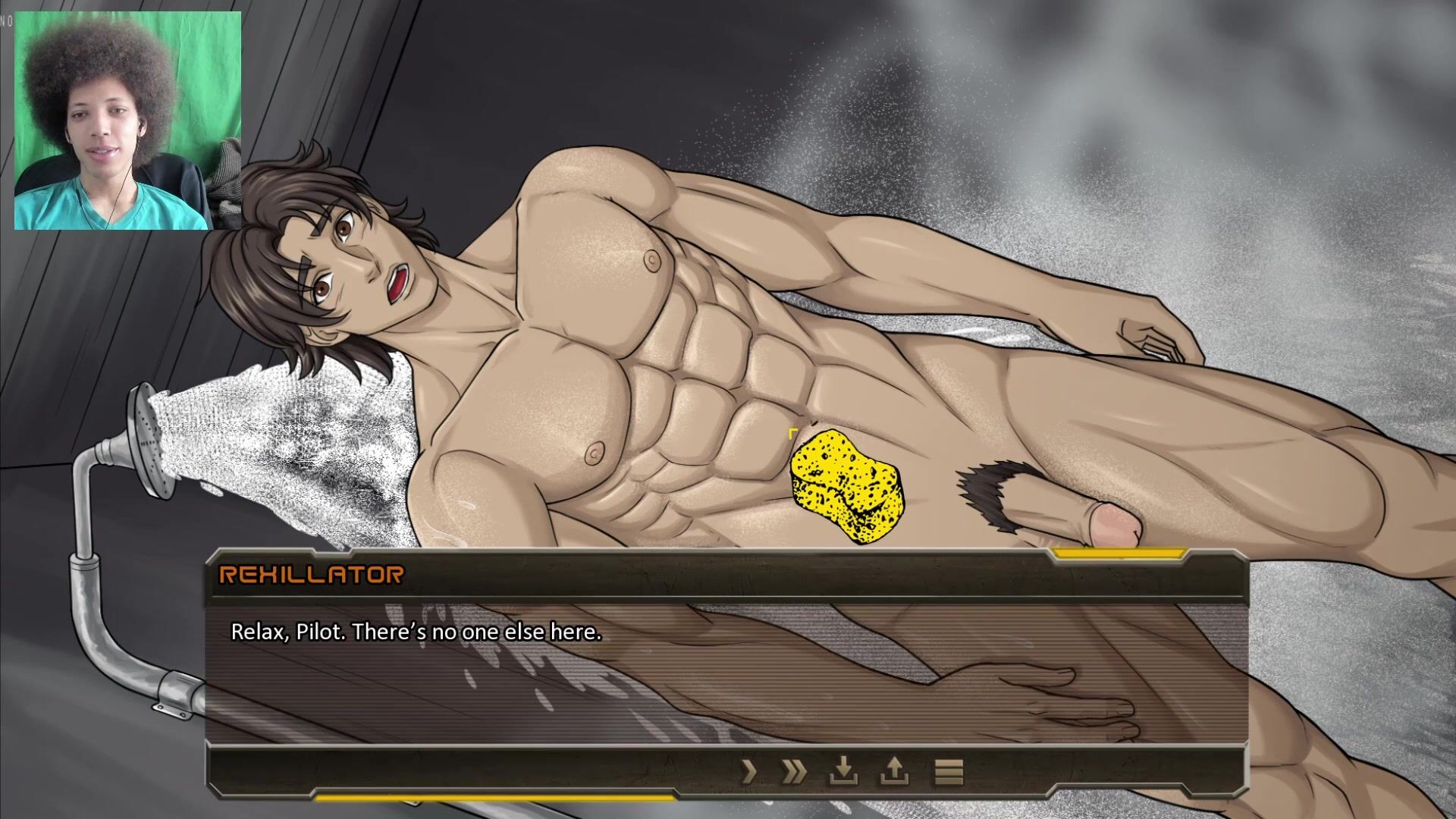Load a save with the upload-arrow icon
This screenshot has width=1456, height=819.
point(895,772)
